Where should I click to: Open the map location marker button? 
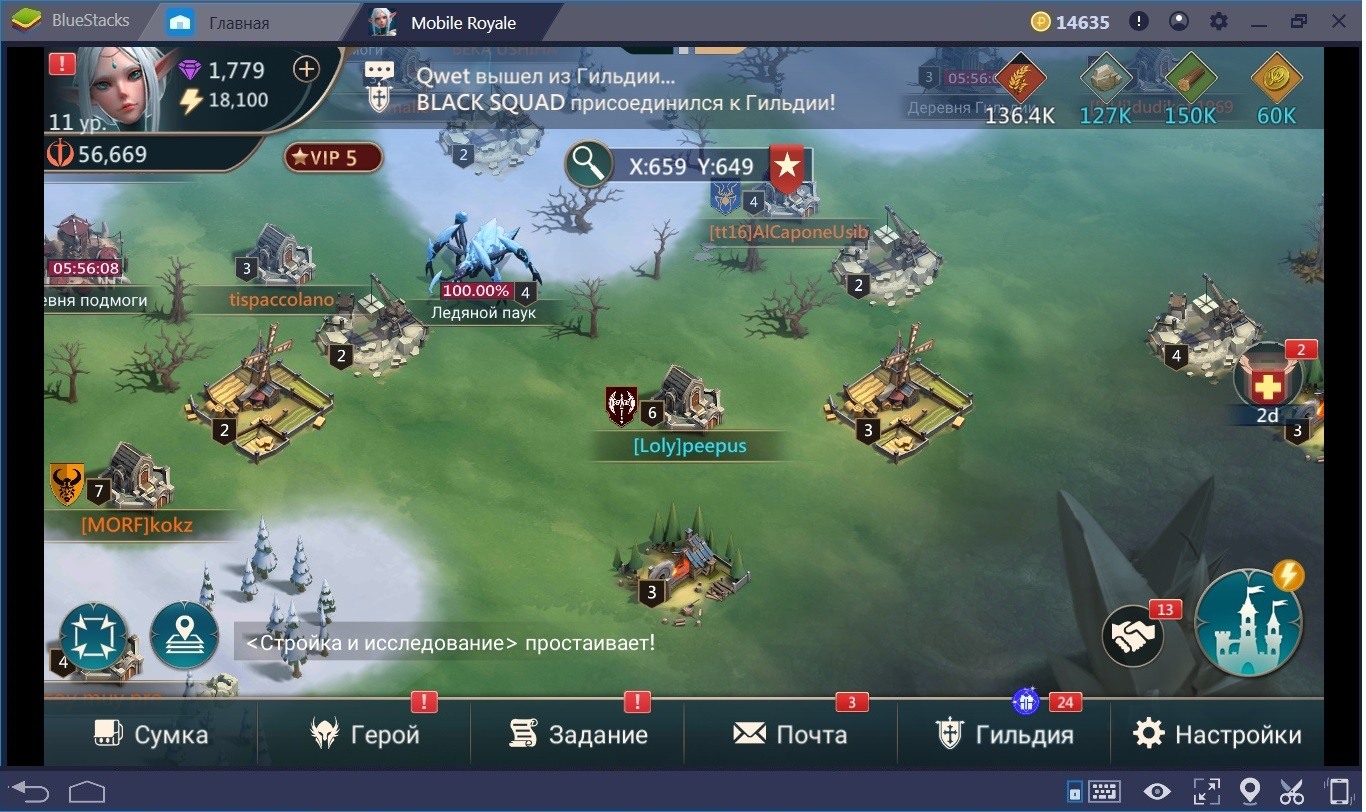click(184, 635)
